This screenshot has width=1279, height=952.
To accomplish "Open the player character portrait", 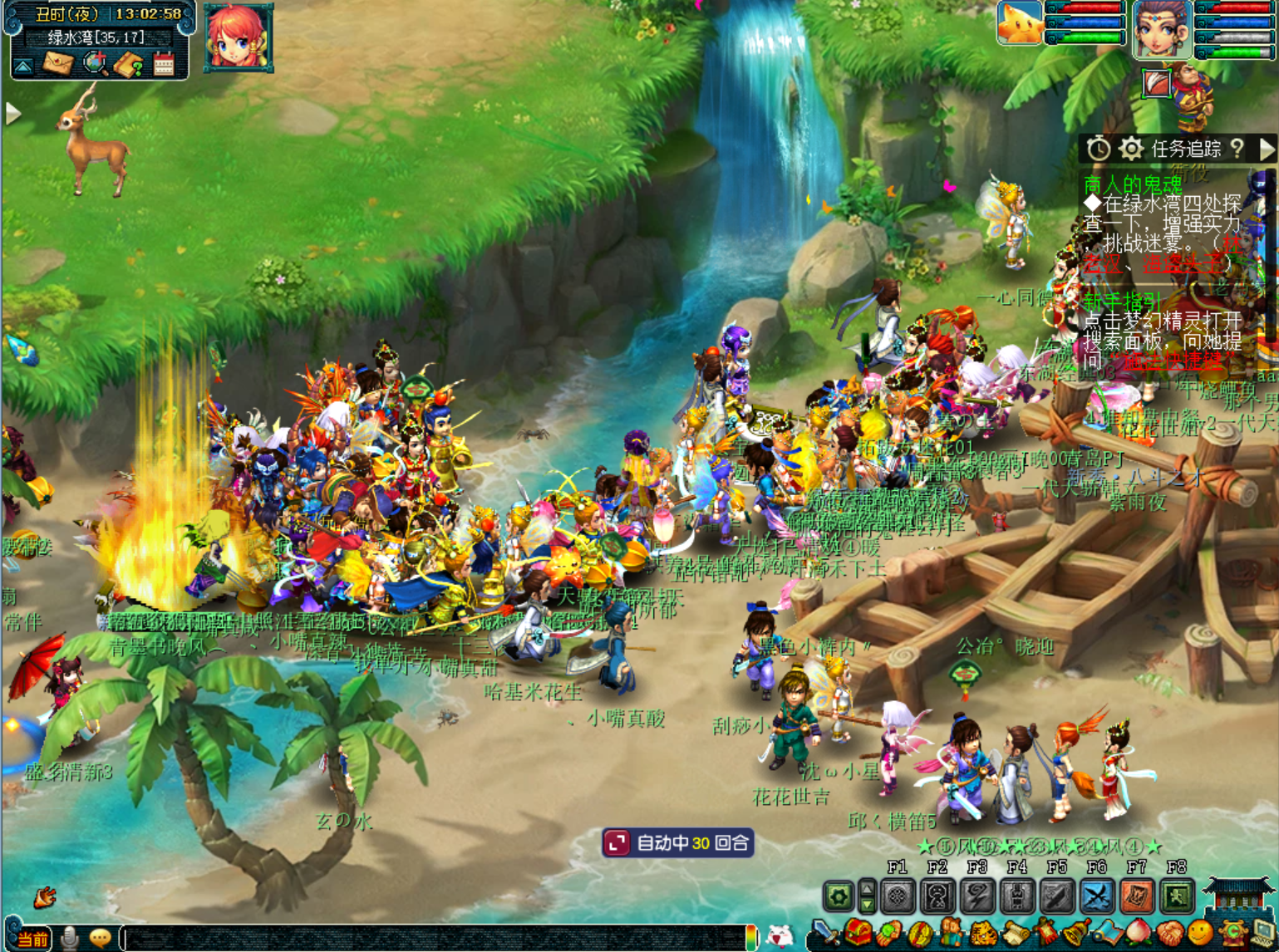I will pyautogui.click(x=1162, y=29).
